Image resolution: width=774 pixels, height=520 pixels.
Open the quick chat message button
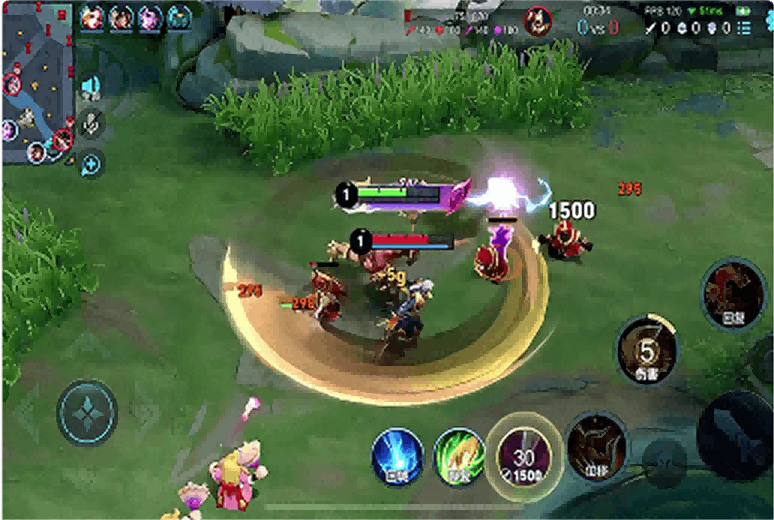coord(91,163)
